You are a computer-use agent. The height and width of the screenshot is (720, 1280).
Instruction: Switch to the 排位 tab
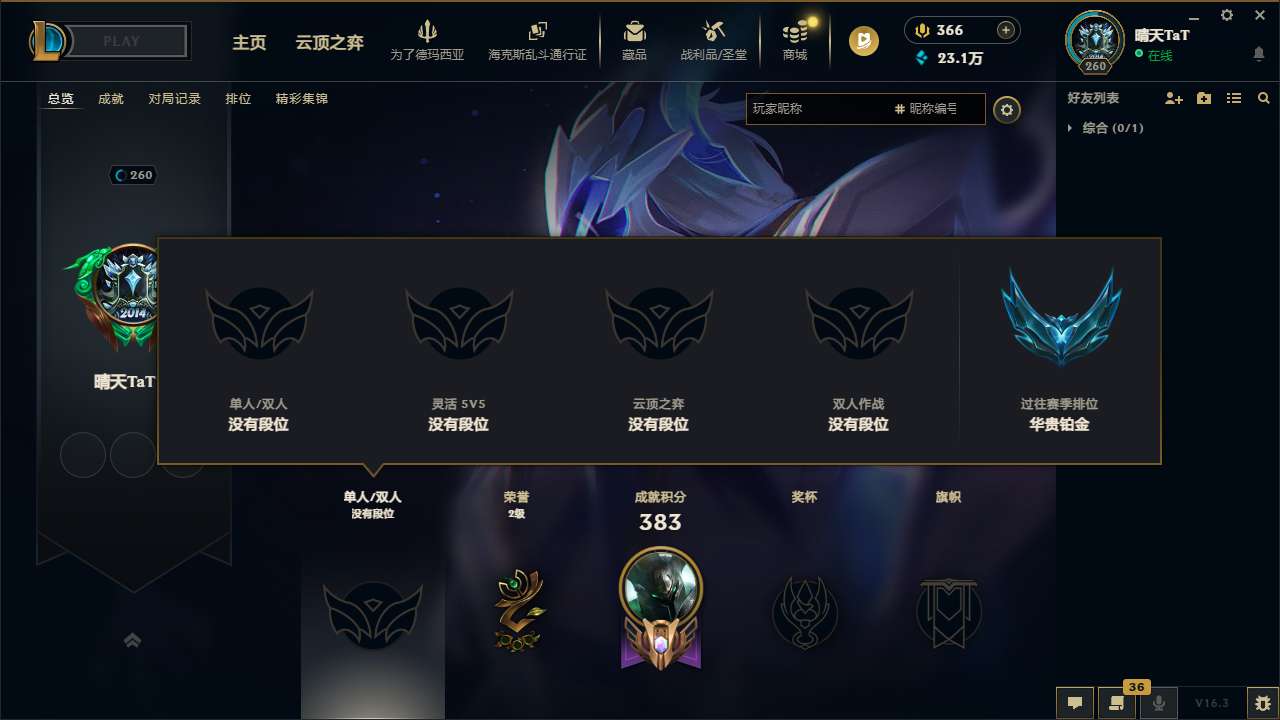[x=239, y=98]
